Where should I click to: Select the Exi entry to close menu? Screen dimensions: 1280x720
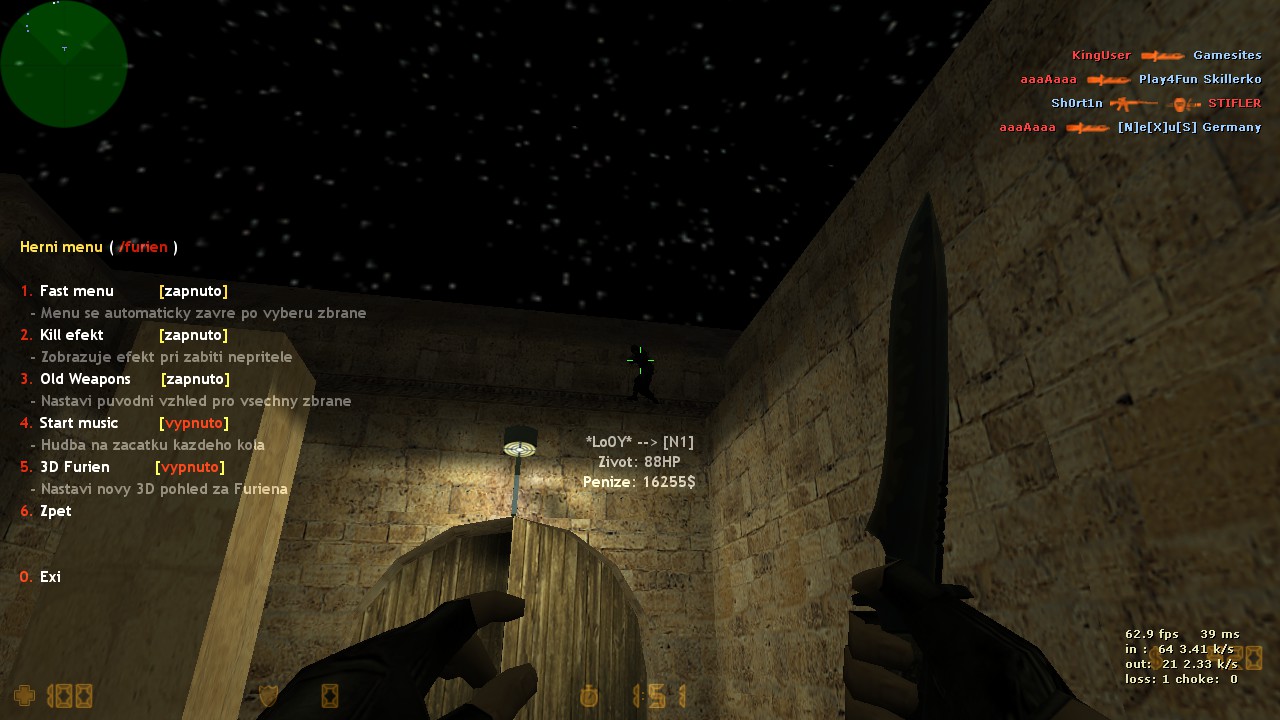coord(50,577)
